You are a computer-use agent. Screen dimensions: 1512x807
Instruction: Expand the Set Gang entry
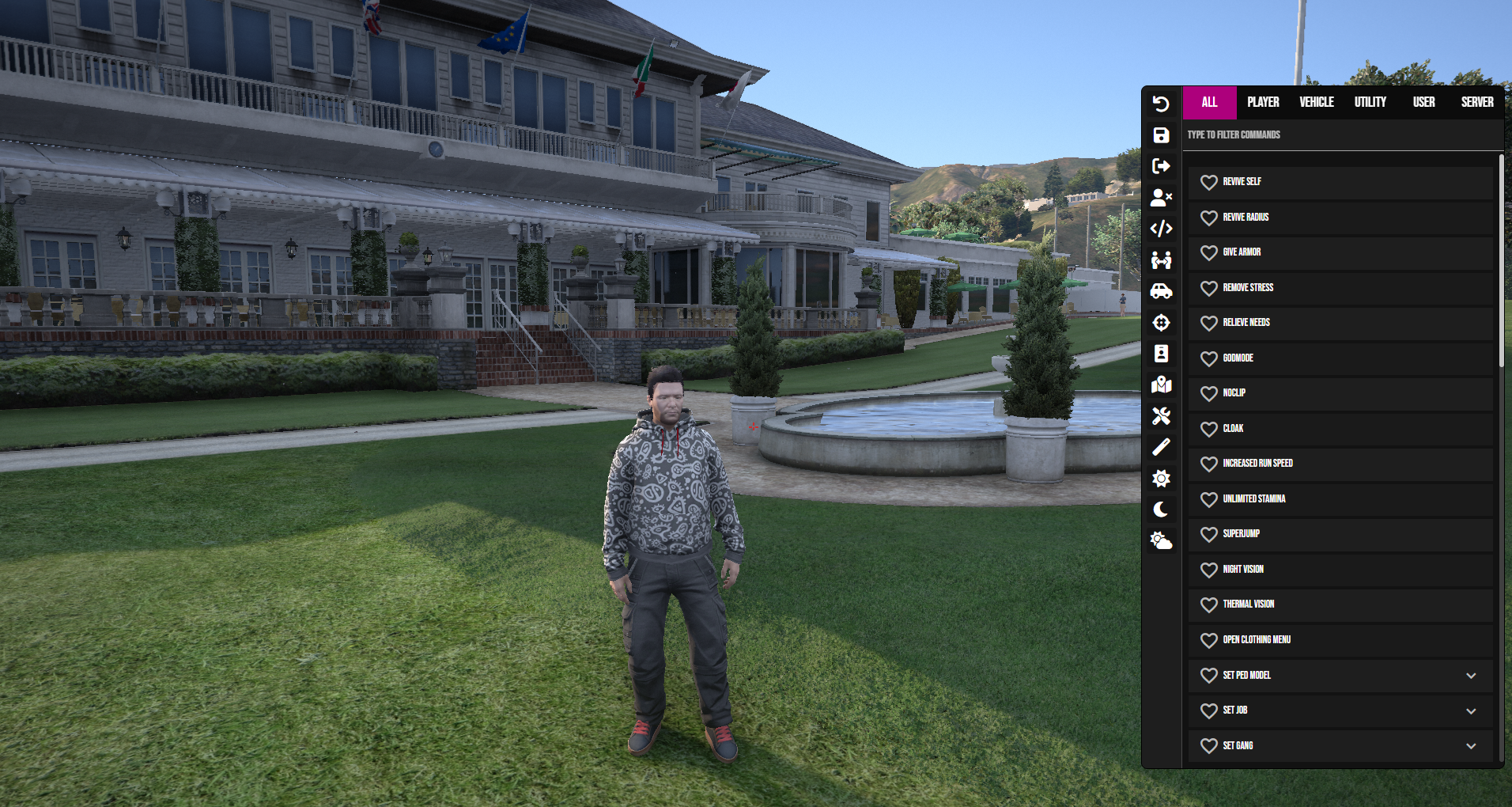pyautogui.click(x=1469, y=745)
